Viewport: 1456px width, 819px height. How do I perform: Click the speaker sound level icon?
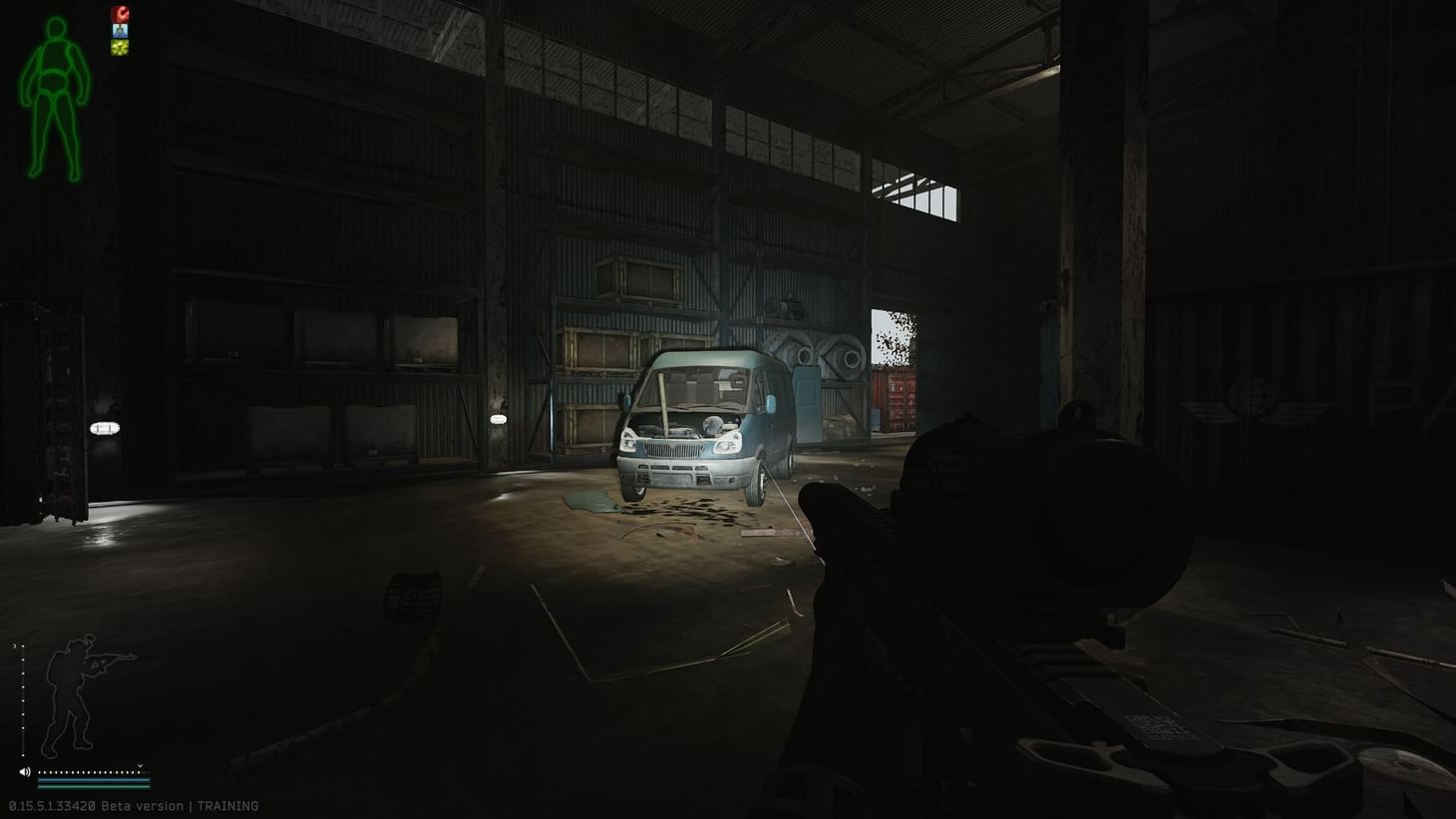coord(25,771)
